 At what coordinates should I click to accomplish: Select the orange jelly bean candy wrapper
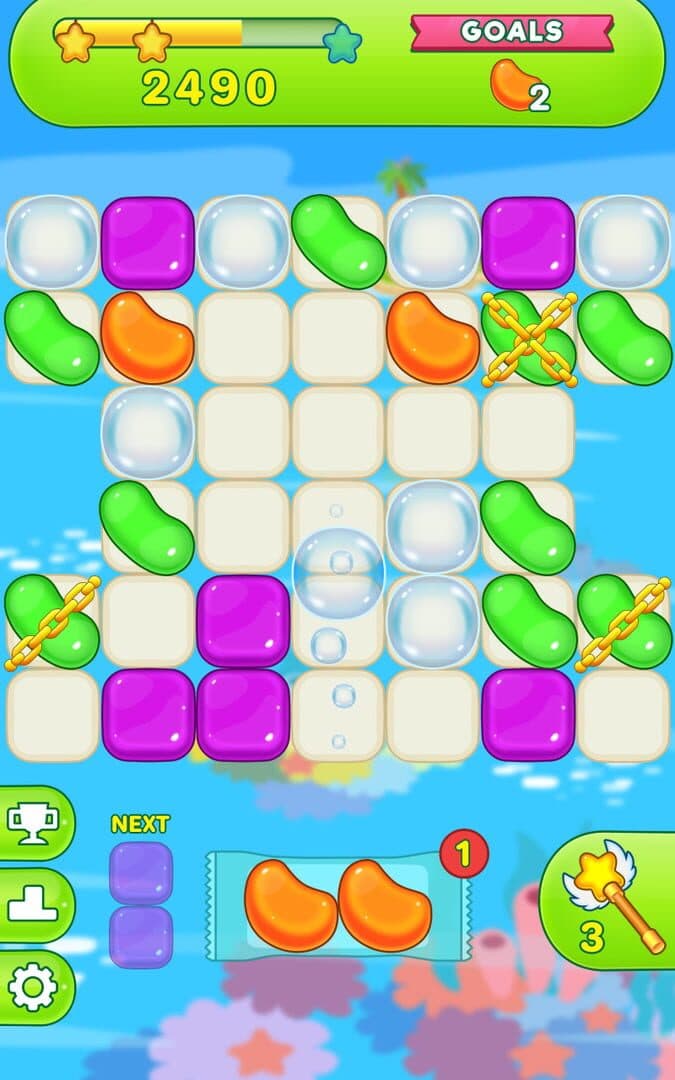pyautogui.click(x=338, y=905)
